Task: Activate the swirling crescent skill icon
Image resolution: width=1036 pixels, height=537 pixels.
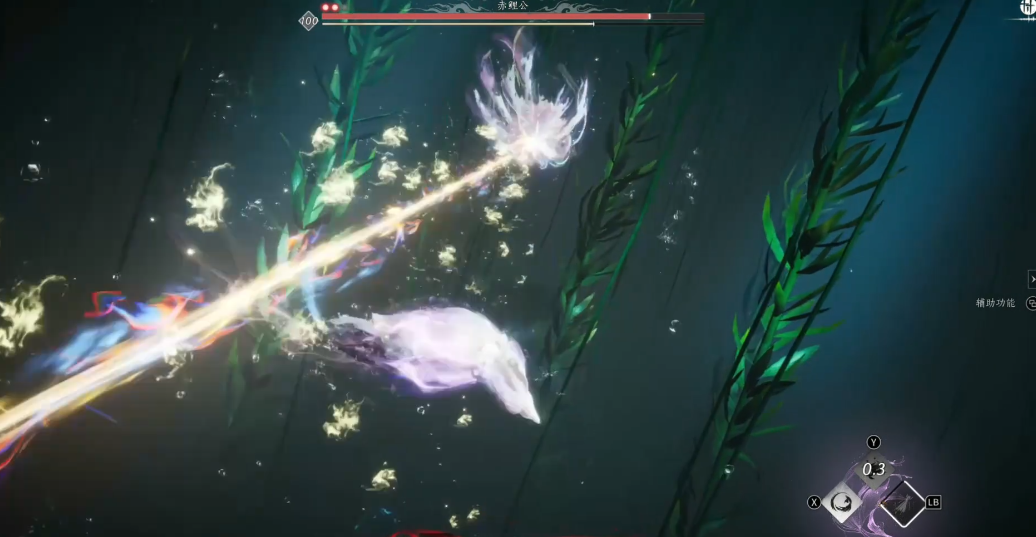Action: (x=843, y=501)
